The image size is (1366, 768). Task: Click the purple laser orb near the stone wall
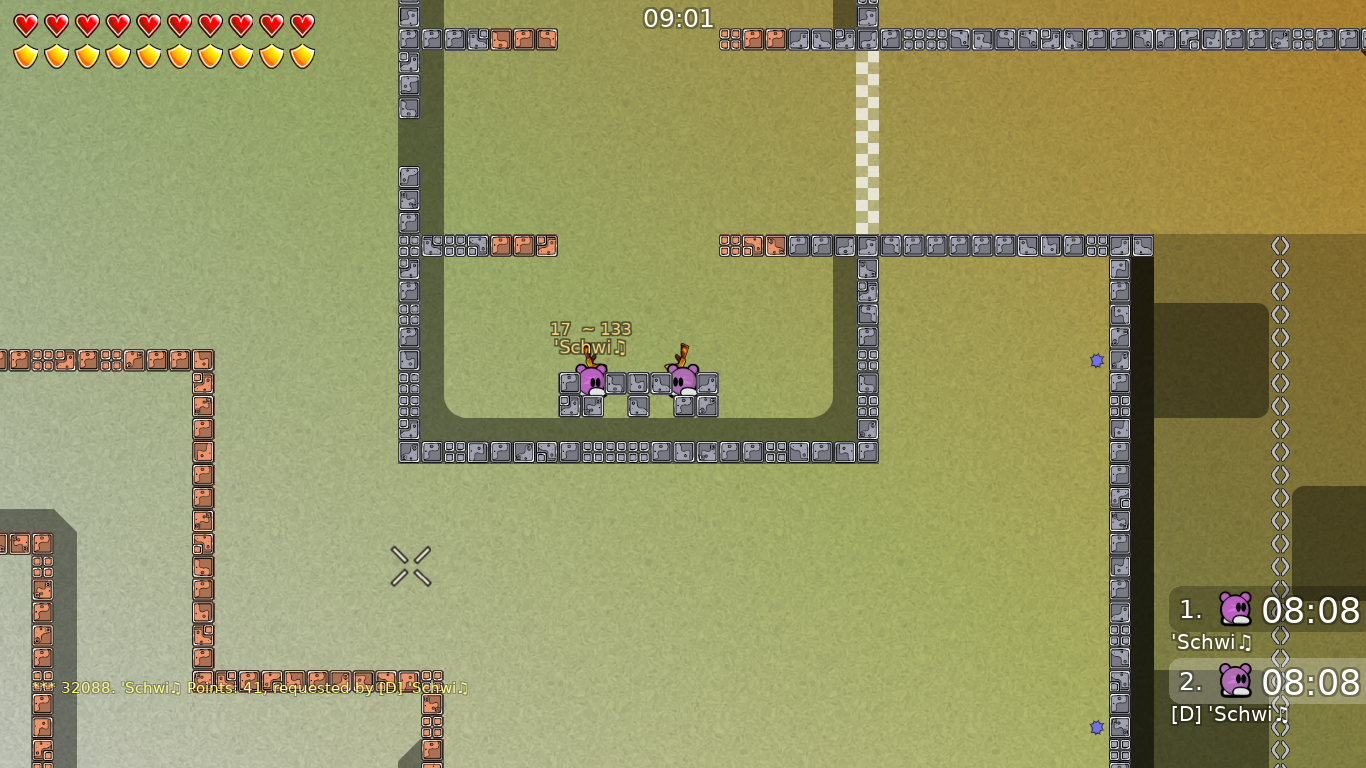tap(1098, 361)
